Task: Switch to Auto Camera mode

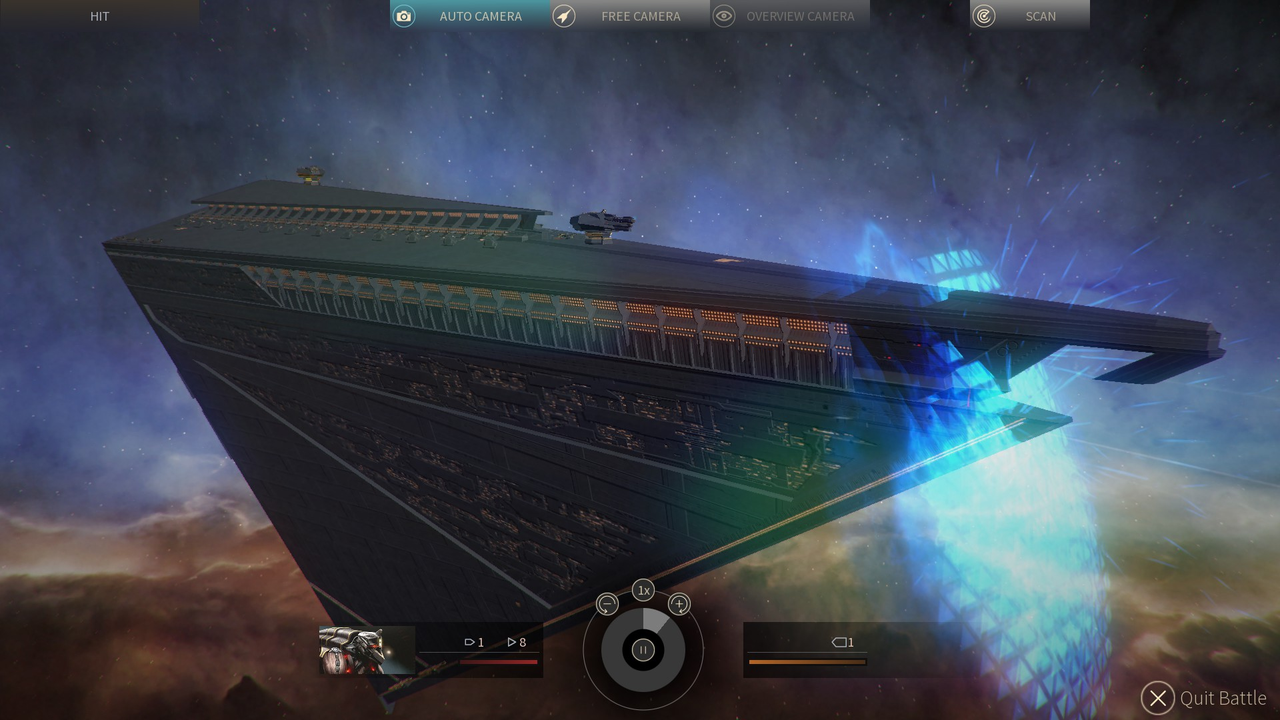Action: pos(470,16)
